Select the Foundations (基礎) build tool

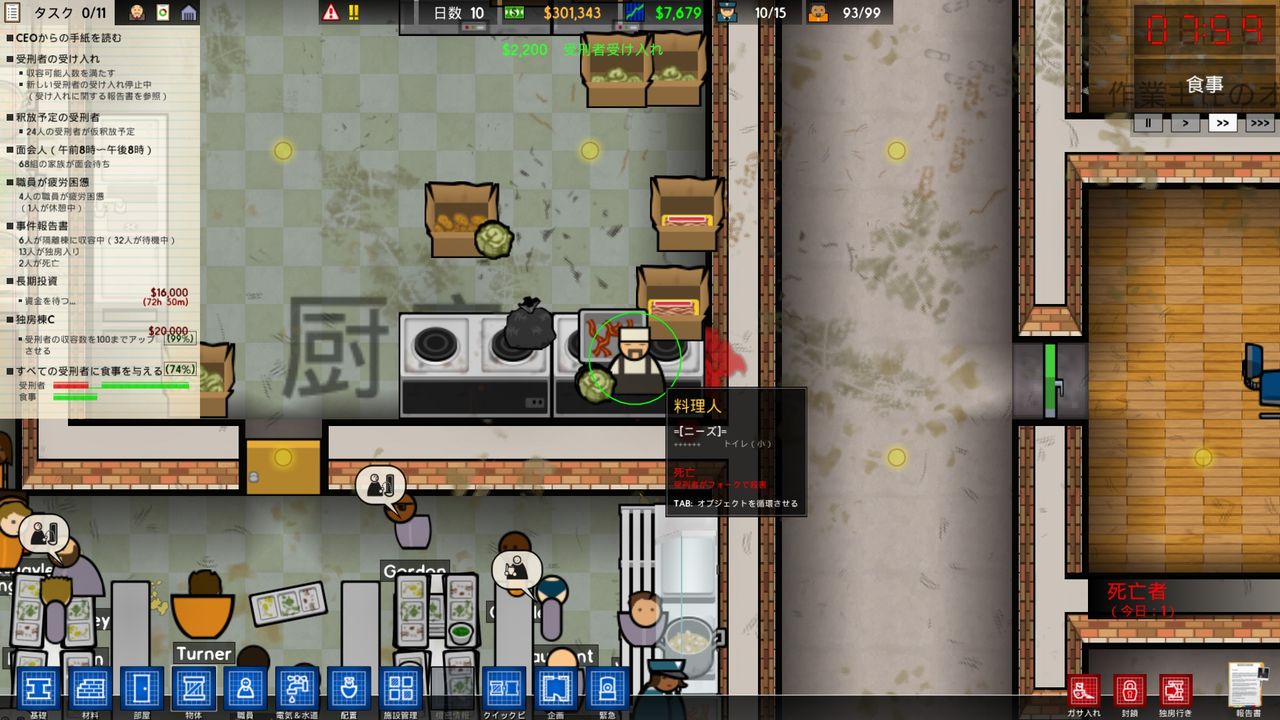pyautogui.click(x=37, y=690)
